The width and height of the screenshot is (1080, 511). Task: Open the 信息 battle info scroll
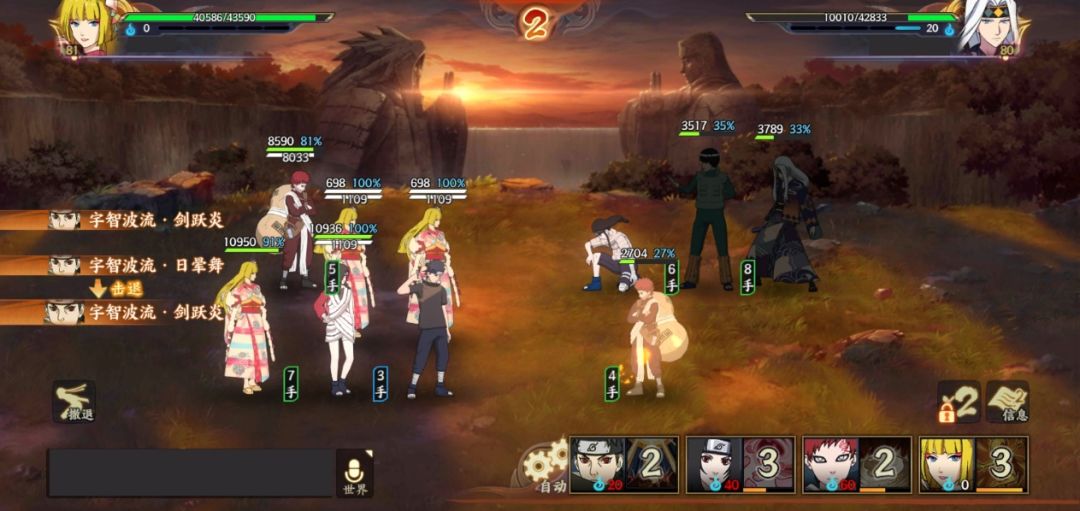1008,400
